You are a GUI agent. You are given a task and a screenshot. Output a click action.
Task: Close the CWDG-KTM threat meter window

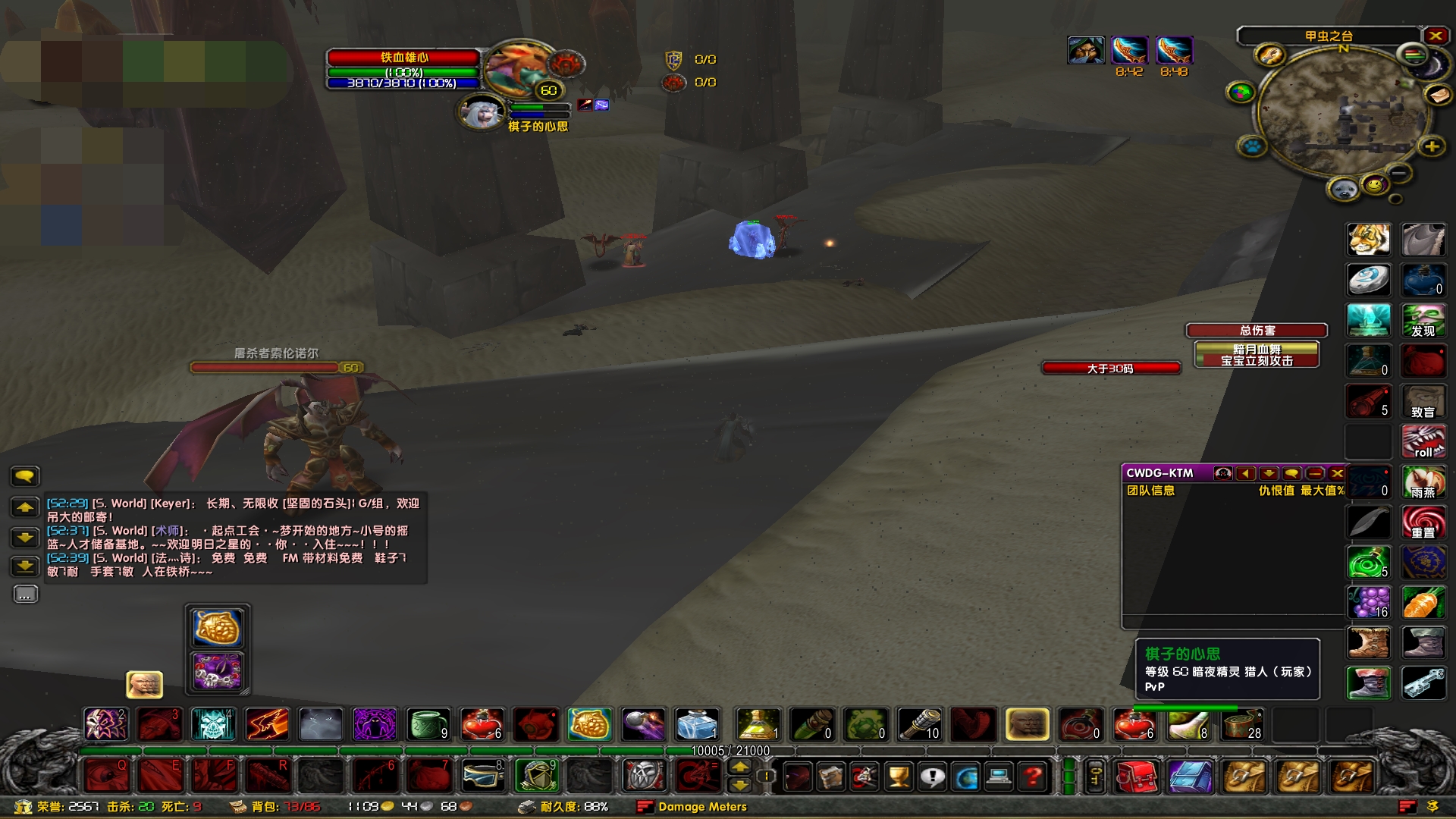click(x=1337, y=473)
